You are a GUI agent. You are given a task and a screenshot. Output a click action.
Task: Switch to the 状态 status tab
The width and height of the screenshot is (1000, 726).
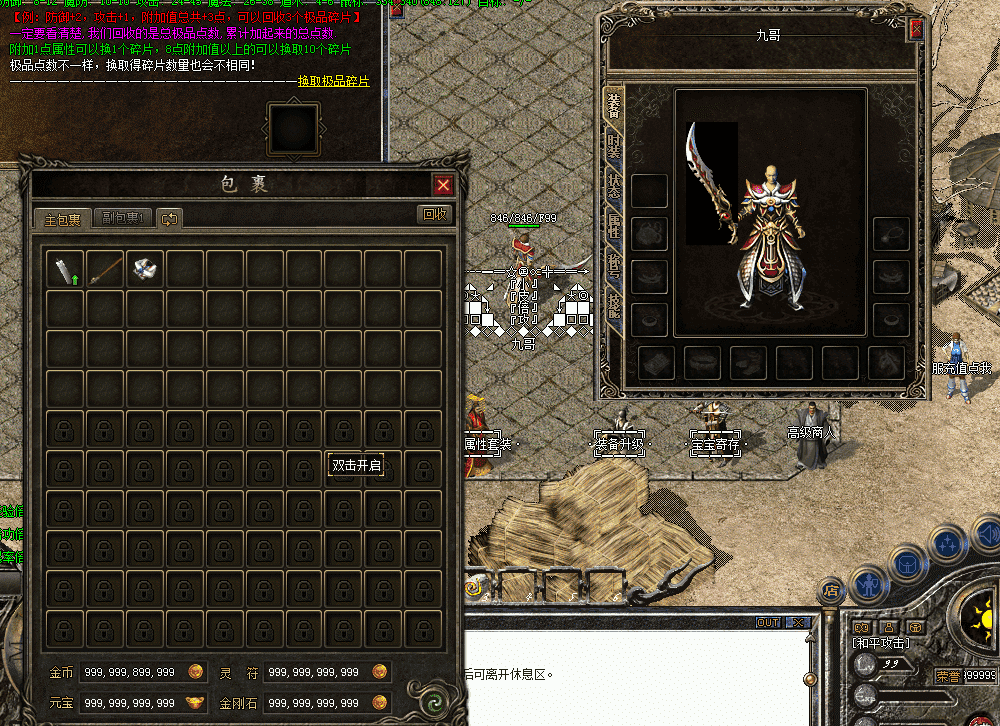point(614,188)
